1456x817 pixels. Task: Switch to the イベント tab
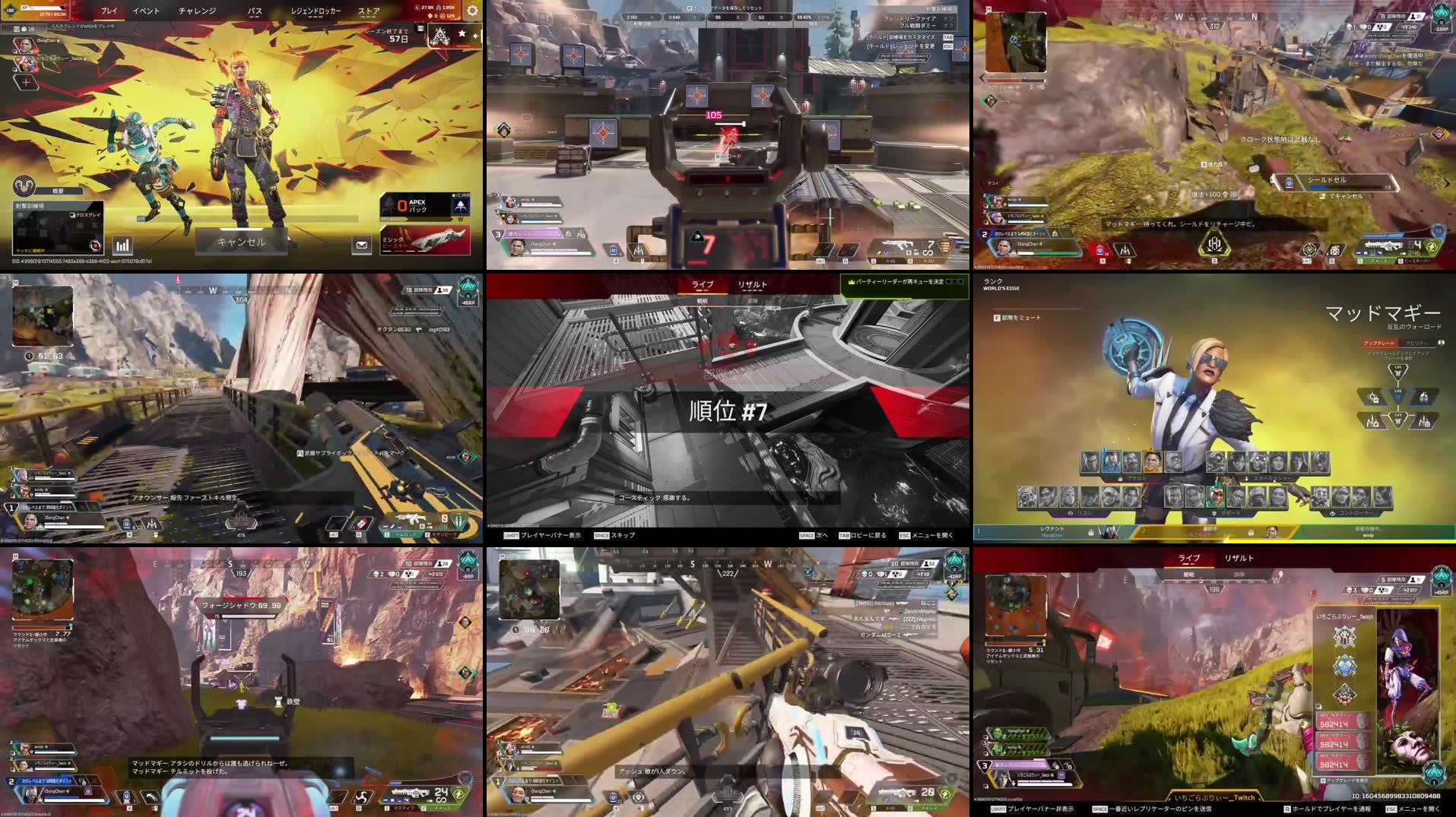(145, 11)
